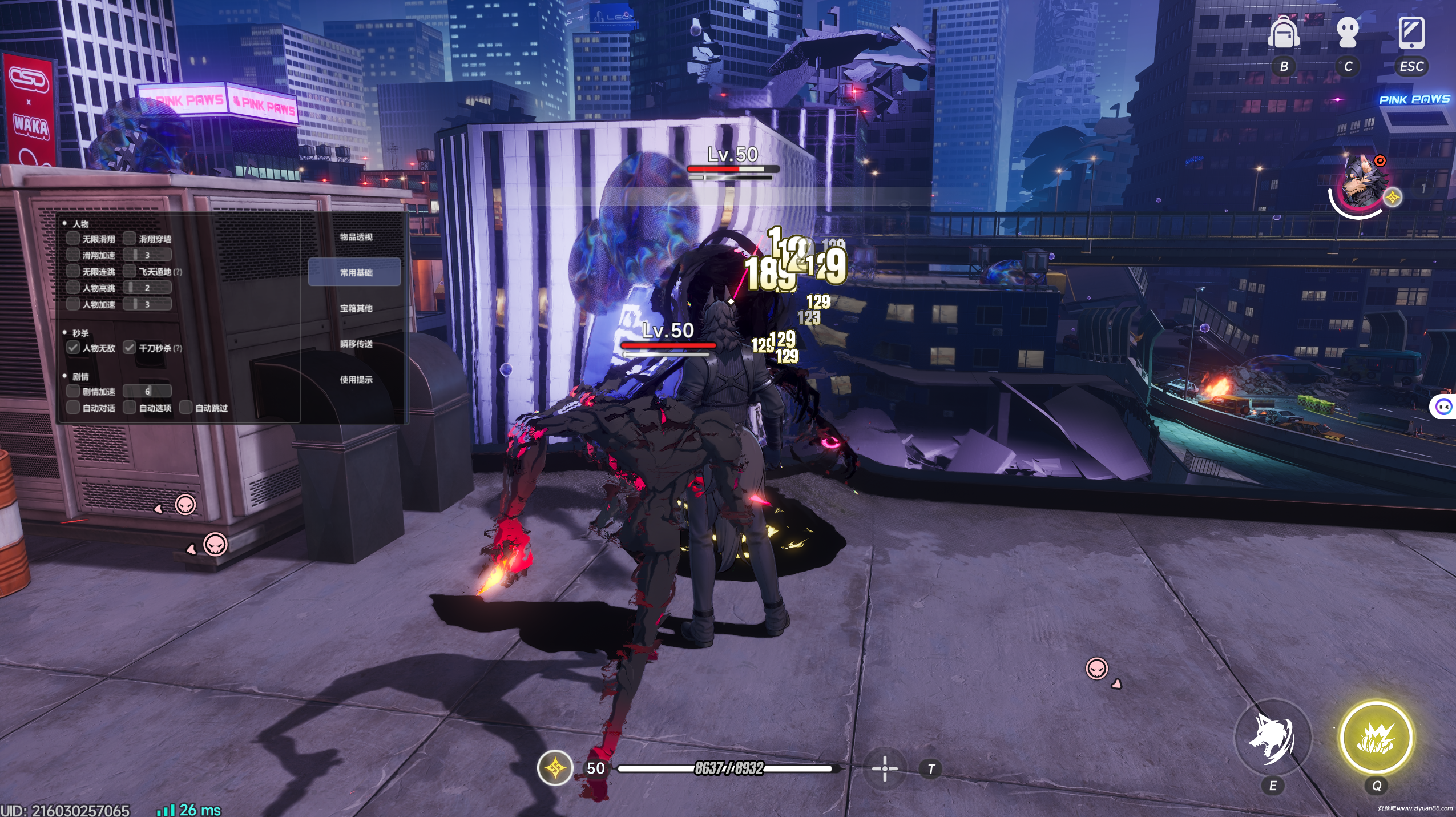This screenshot has height=817, width=1456.
Task: Check the 自动跳过 option
Action: click(186, 408)
